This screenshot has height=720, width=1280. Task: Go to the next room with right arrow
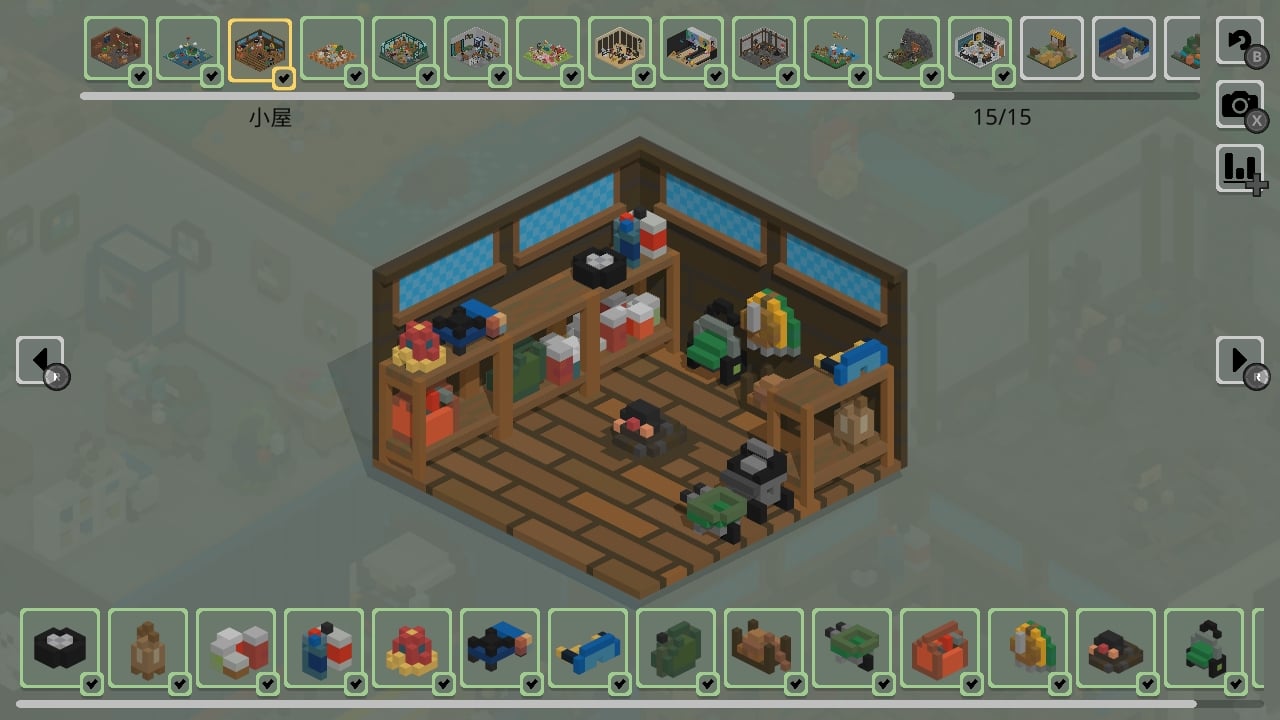coord(1240,360)
